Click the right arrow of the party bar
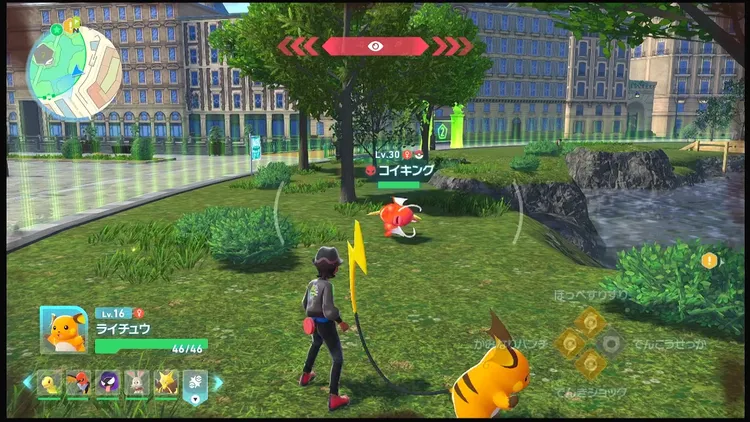This screenshot has width=750, height=422. click(x=218, y=383)
